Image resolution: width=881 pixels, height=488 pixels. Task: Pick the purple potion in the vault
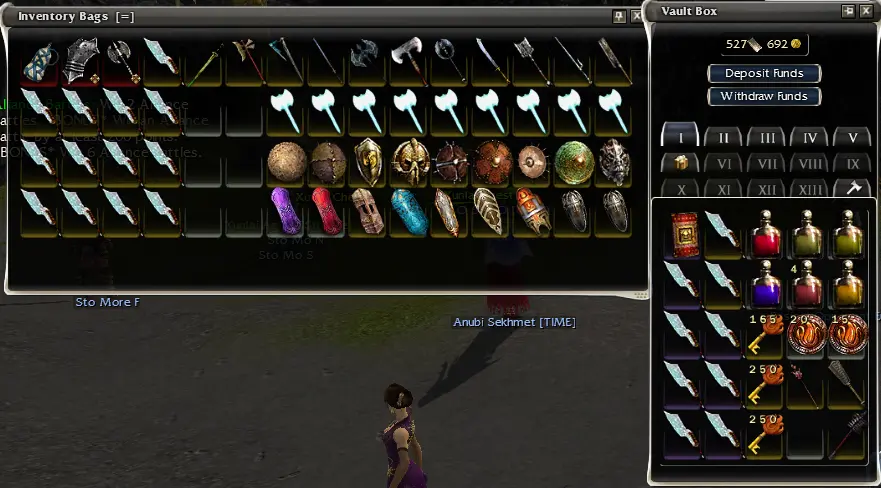(766, 283)
